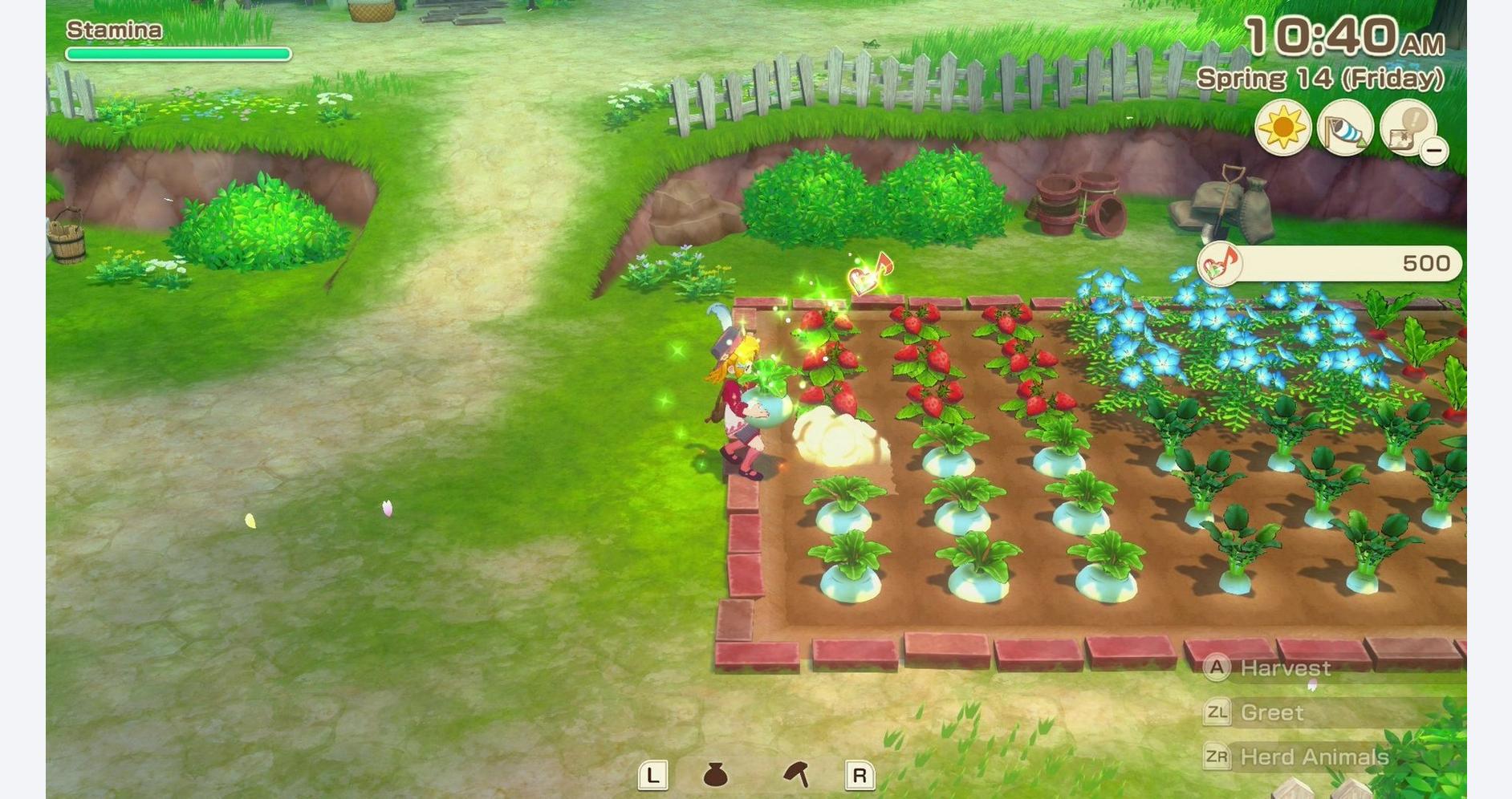1512x799 pixels.
Task: Check the sunny weather icon
Action: point(1282,128)
